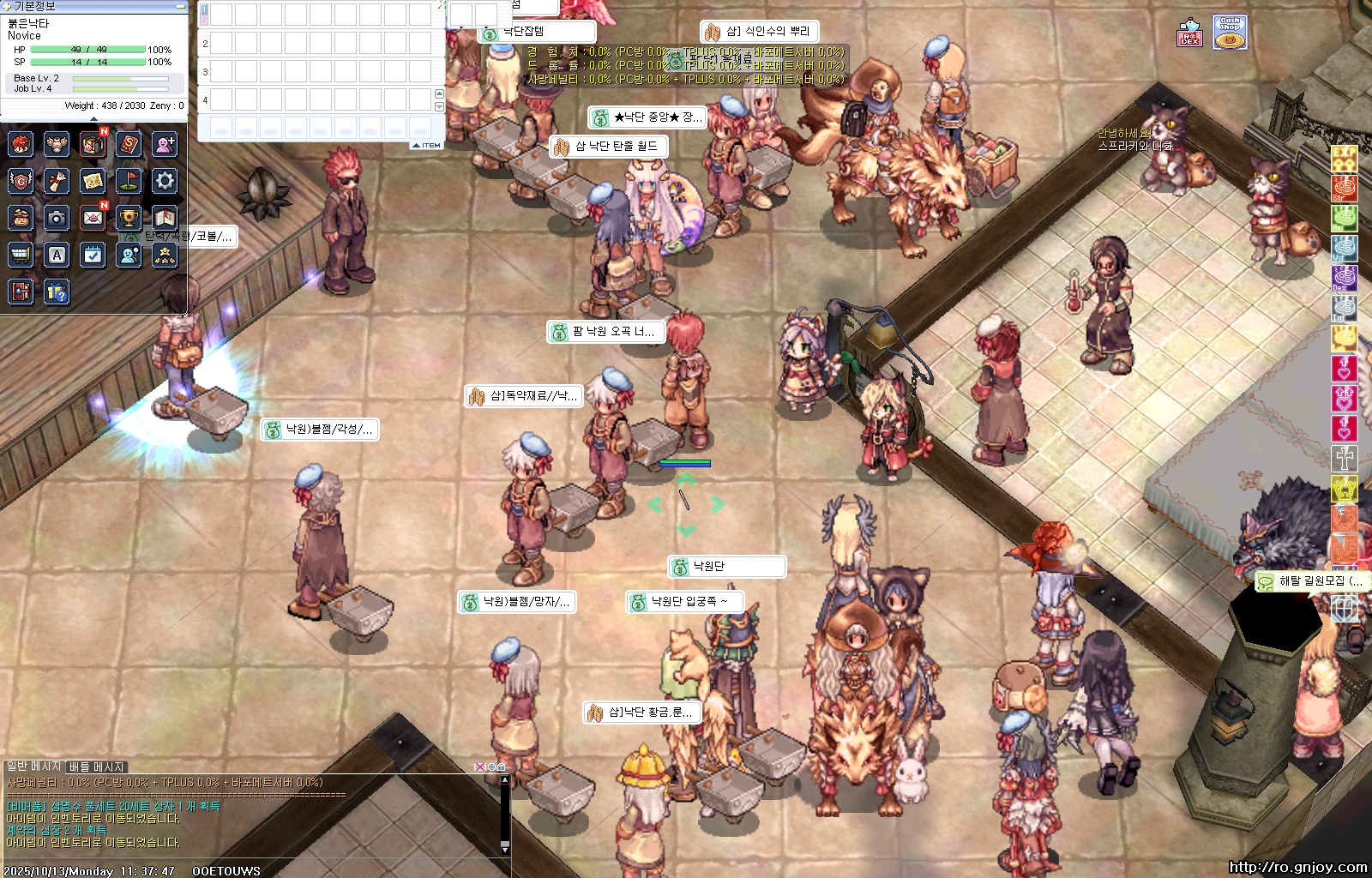Switch to the 배틀 메시지 chat tab
The width and height of the screenshot is (1372, 878).
pyautogui.click(x=97, y=767)
